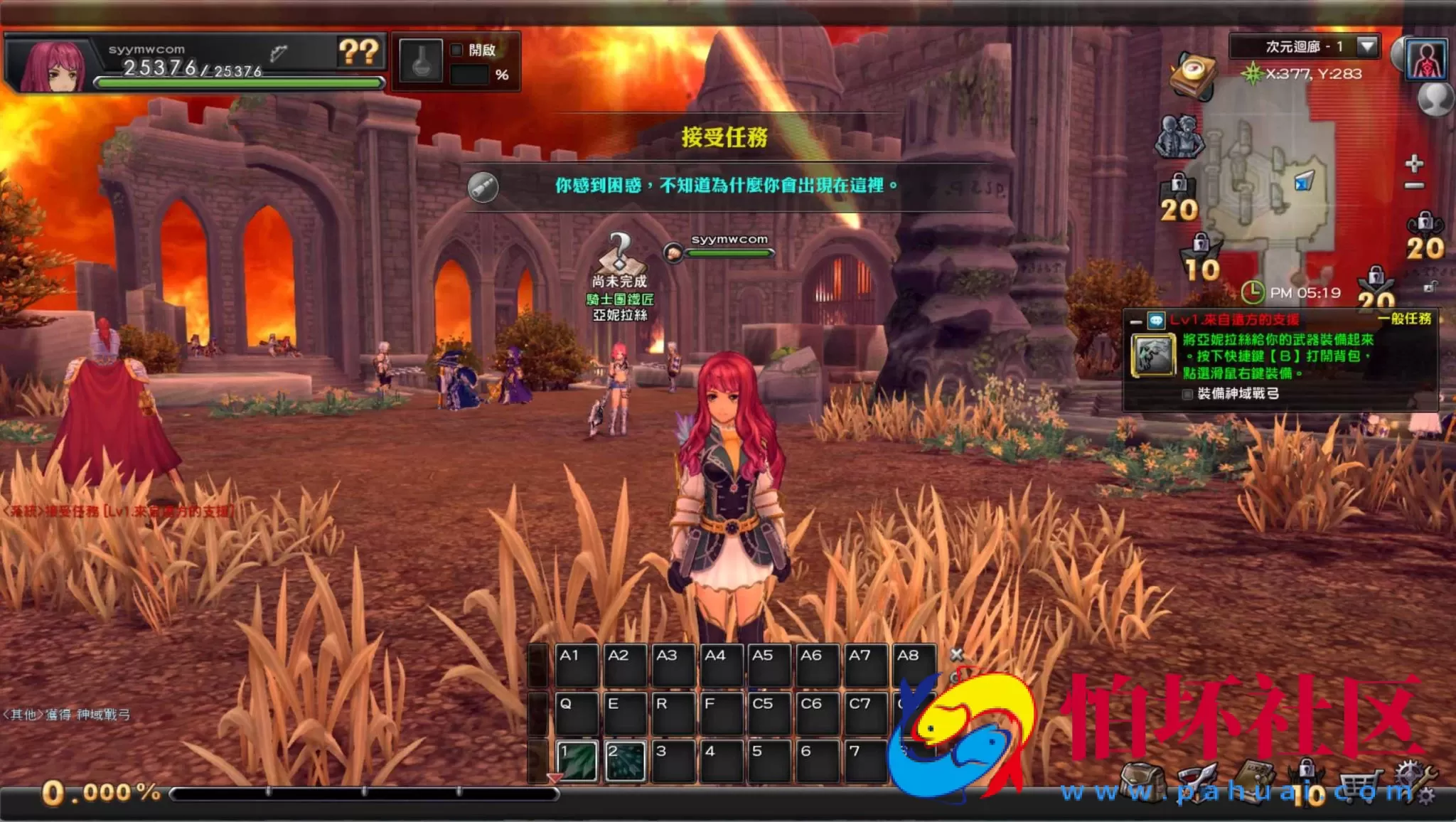Screen dimensions: 1456x822
Task: Open the 次元迴廊-1 map name dropdown
Action: pyautogui.click(x=1366, y=47)
